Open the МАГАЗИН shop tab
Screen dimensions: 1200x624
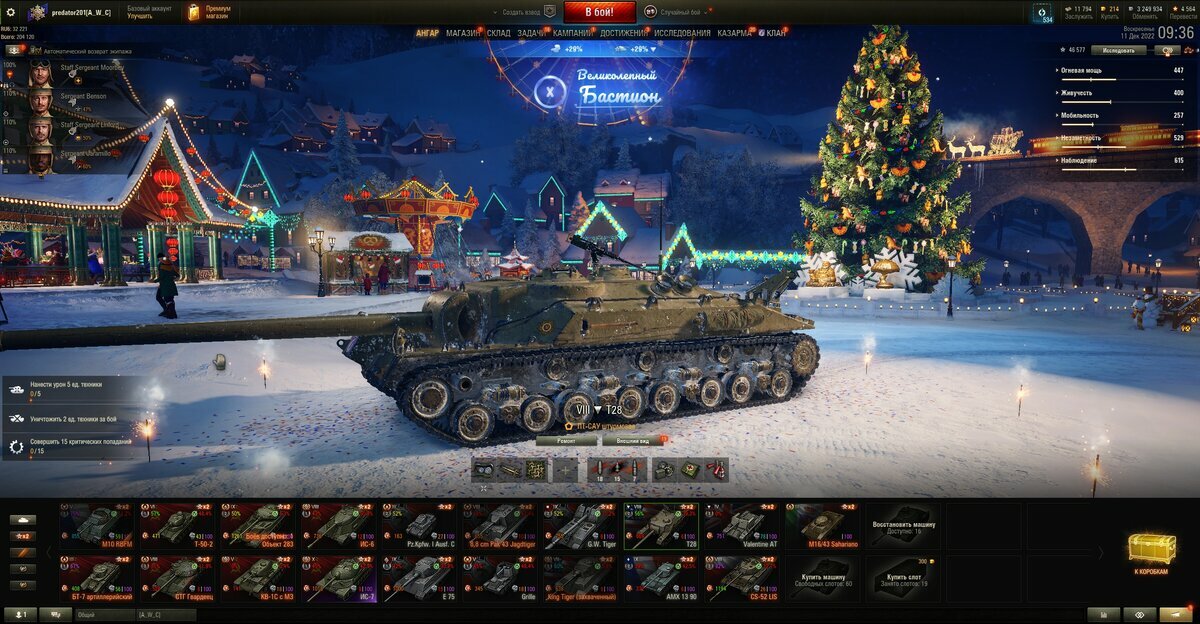[x=463, y=33]
